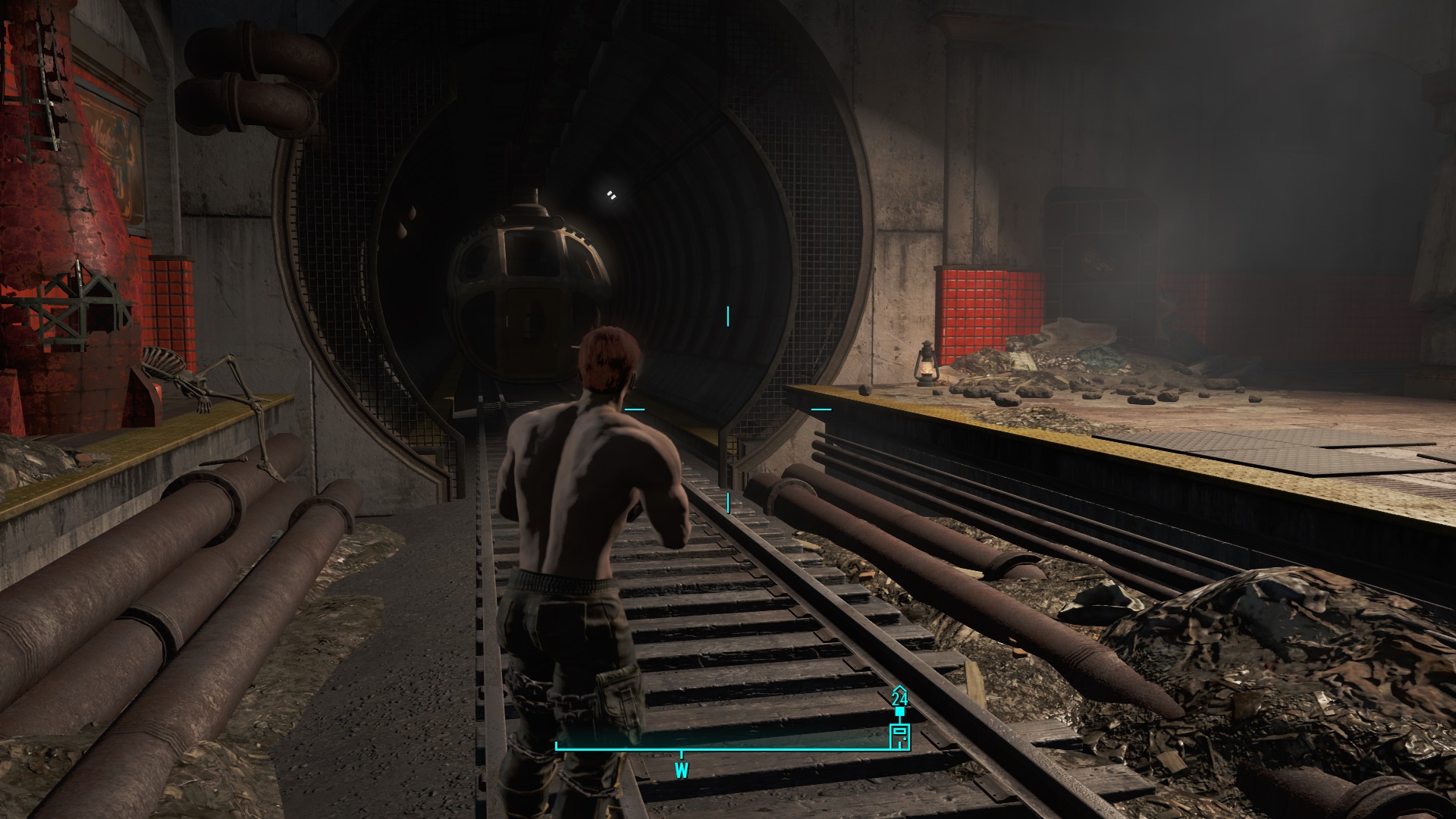Viewport: 1456px width, 819px height.
Task: Select the compass bar heading W
Action: pyautogui.click(x=681, y=771)
